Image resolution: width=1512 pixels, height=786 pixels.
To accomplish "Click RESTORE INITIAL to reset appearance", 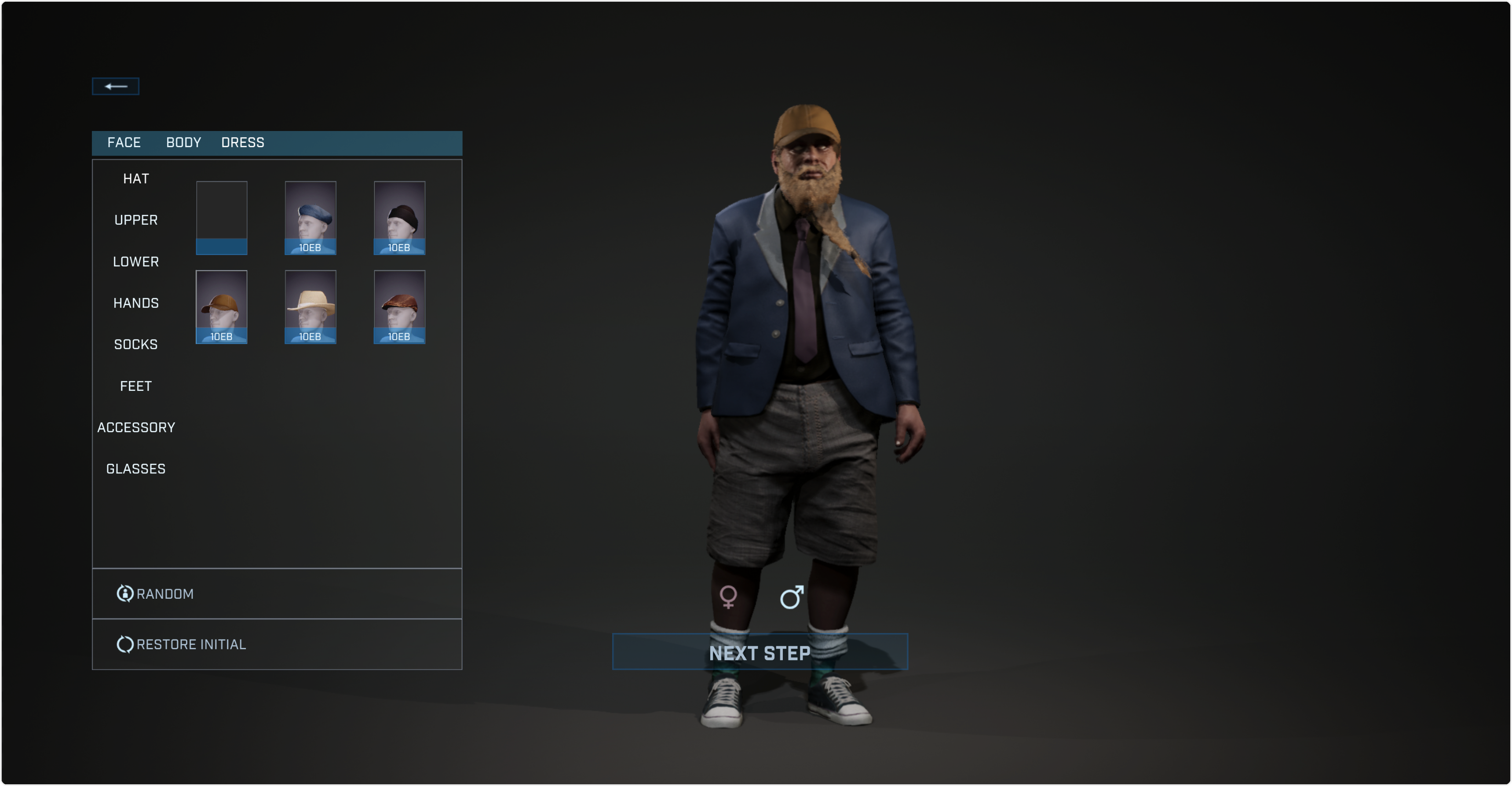I will pos(190,644).
